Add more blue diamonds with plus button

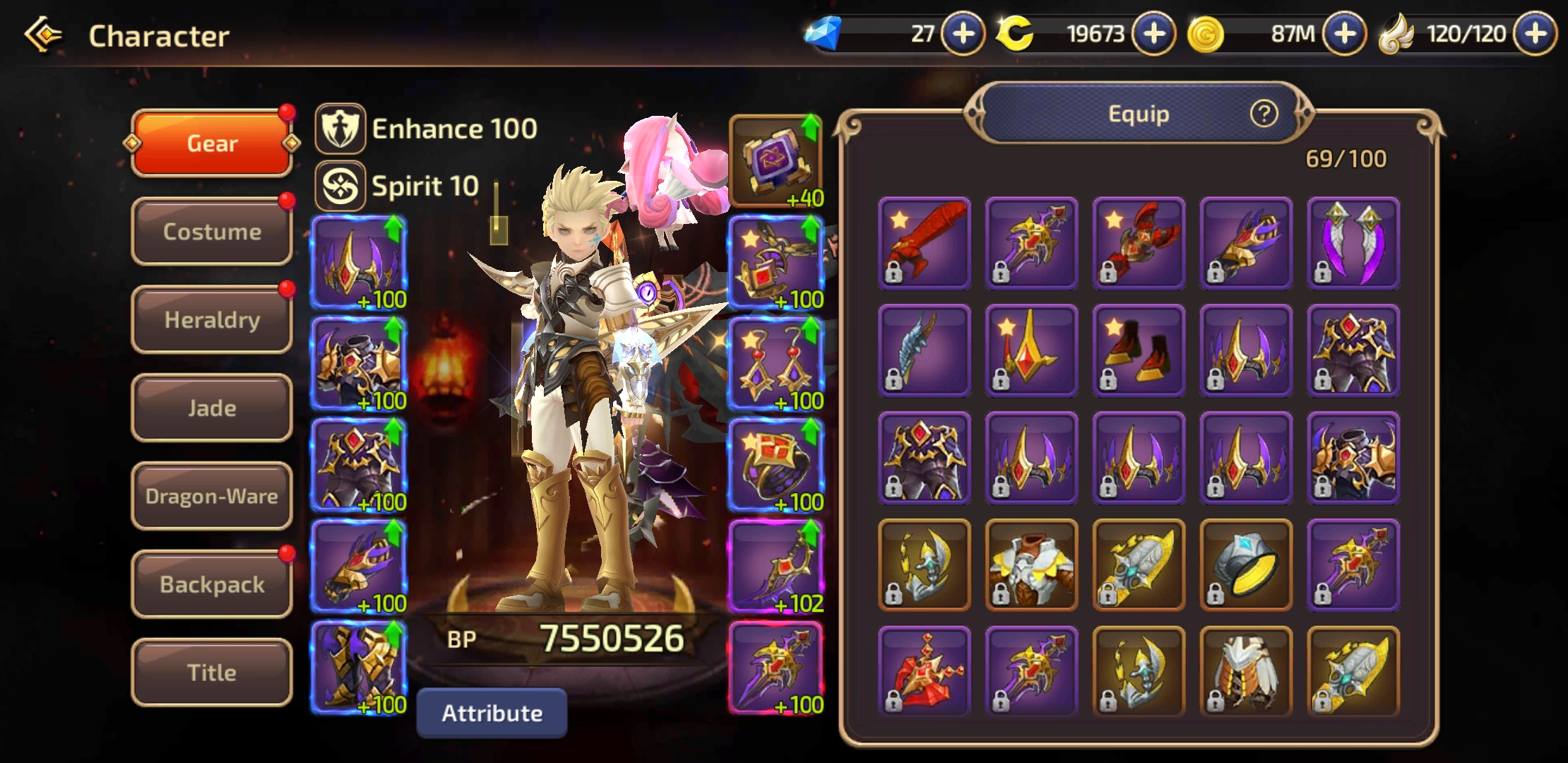[963, 34]
